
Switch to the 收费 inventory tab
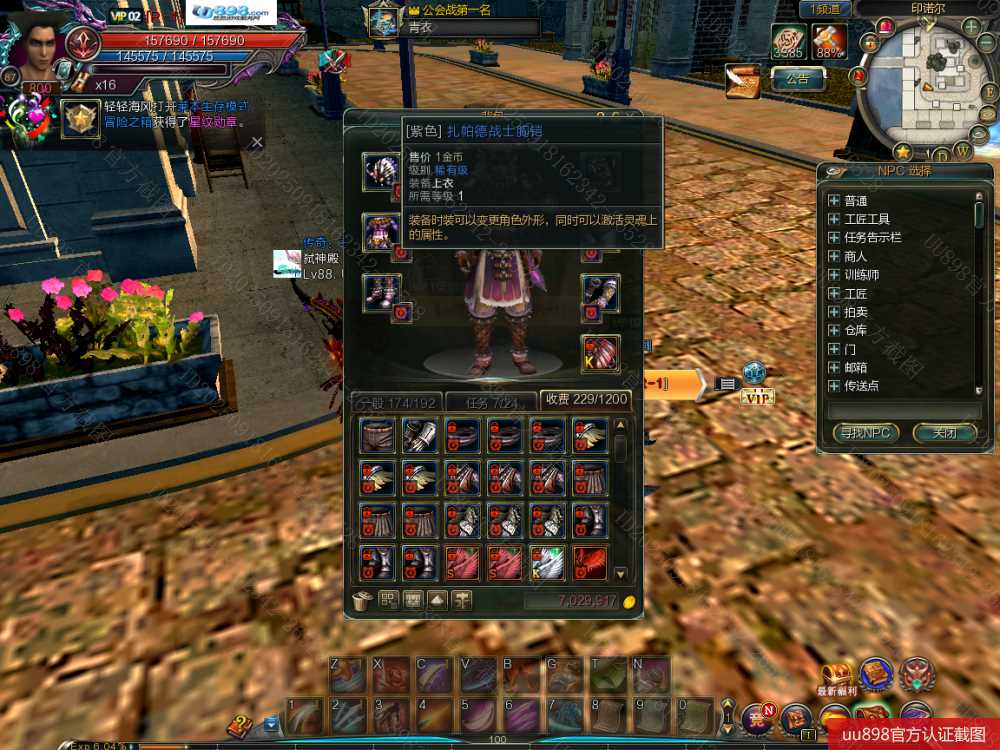(584, 399)
